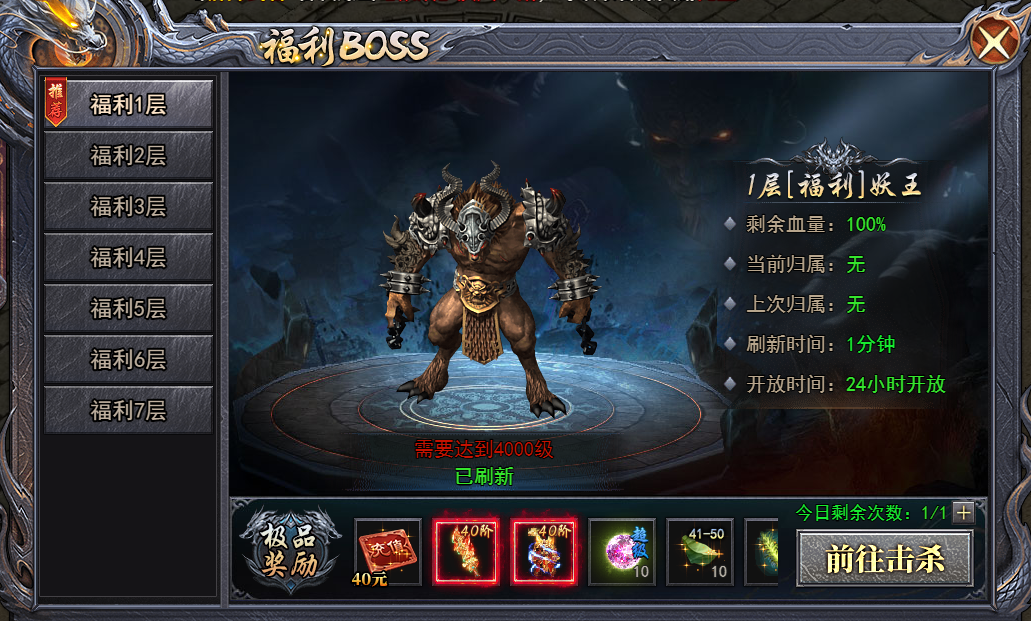Inspect the 40阶 flaming sword reward
Image resolution: width=1031 pixels, height=621 pixels.
coord(465,551)
